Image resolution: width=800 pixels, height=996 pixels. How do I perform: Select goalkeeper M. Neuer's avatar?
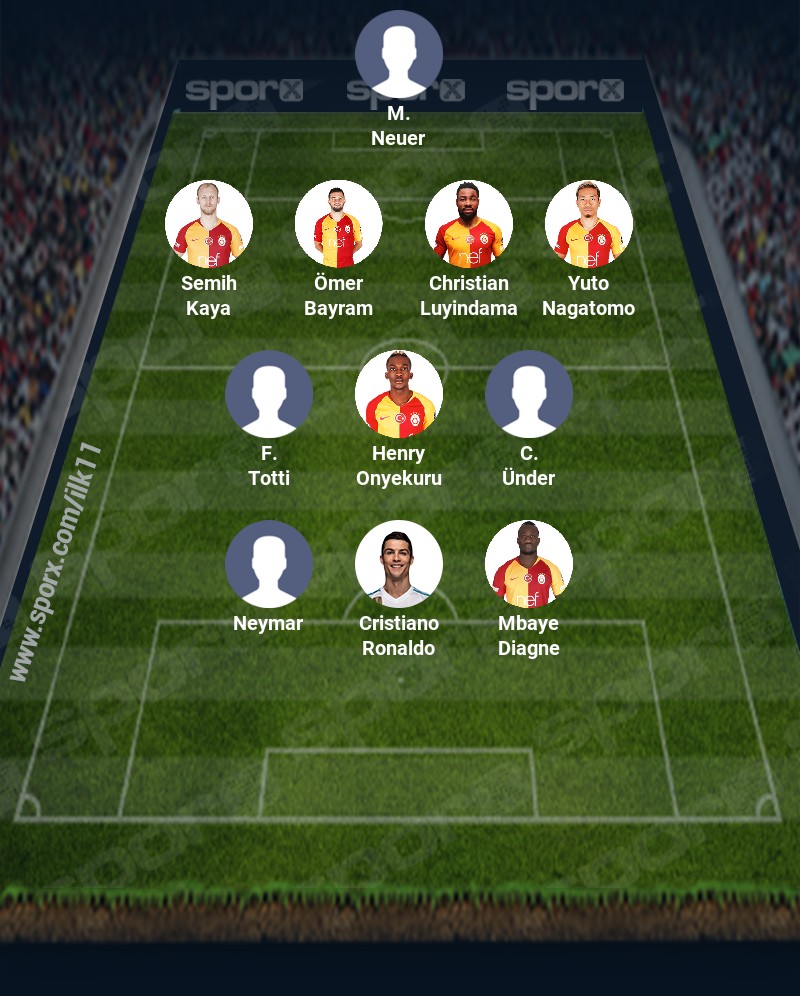click(x=399, y=54)
